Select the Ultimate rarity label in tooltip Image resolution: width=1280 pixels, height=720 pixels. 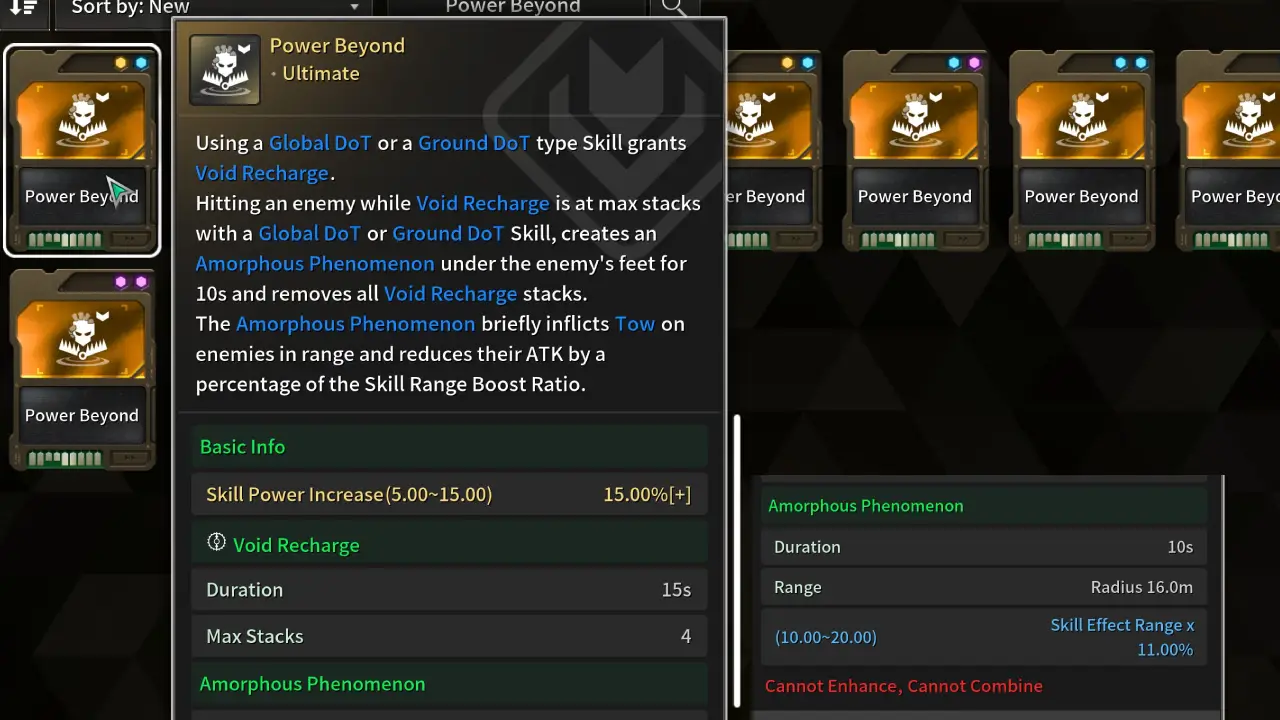coord(320,72)
